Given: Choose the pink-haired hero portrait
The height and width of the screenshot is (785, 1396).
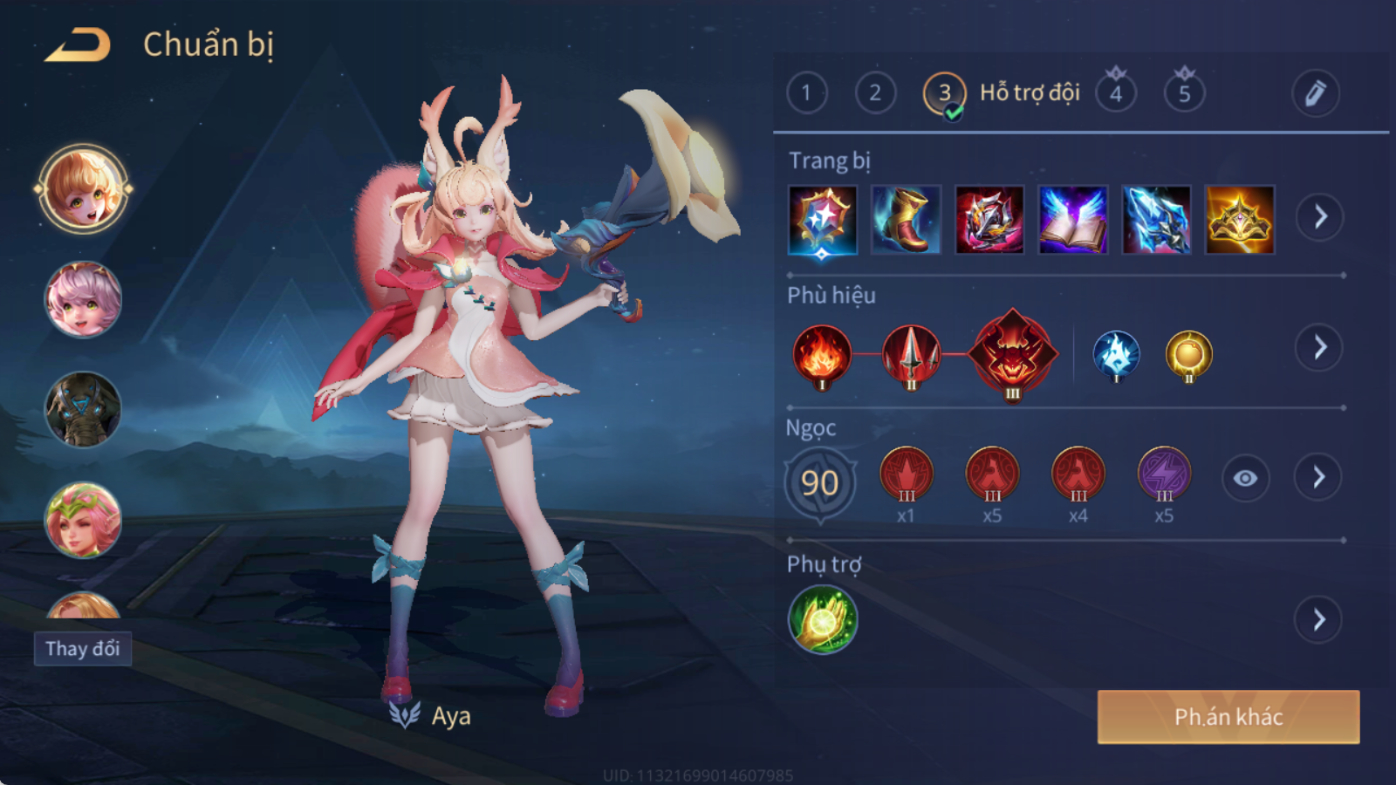Looking at the screenshot, I should (x=83, y=299).
